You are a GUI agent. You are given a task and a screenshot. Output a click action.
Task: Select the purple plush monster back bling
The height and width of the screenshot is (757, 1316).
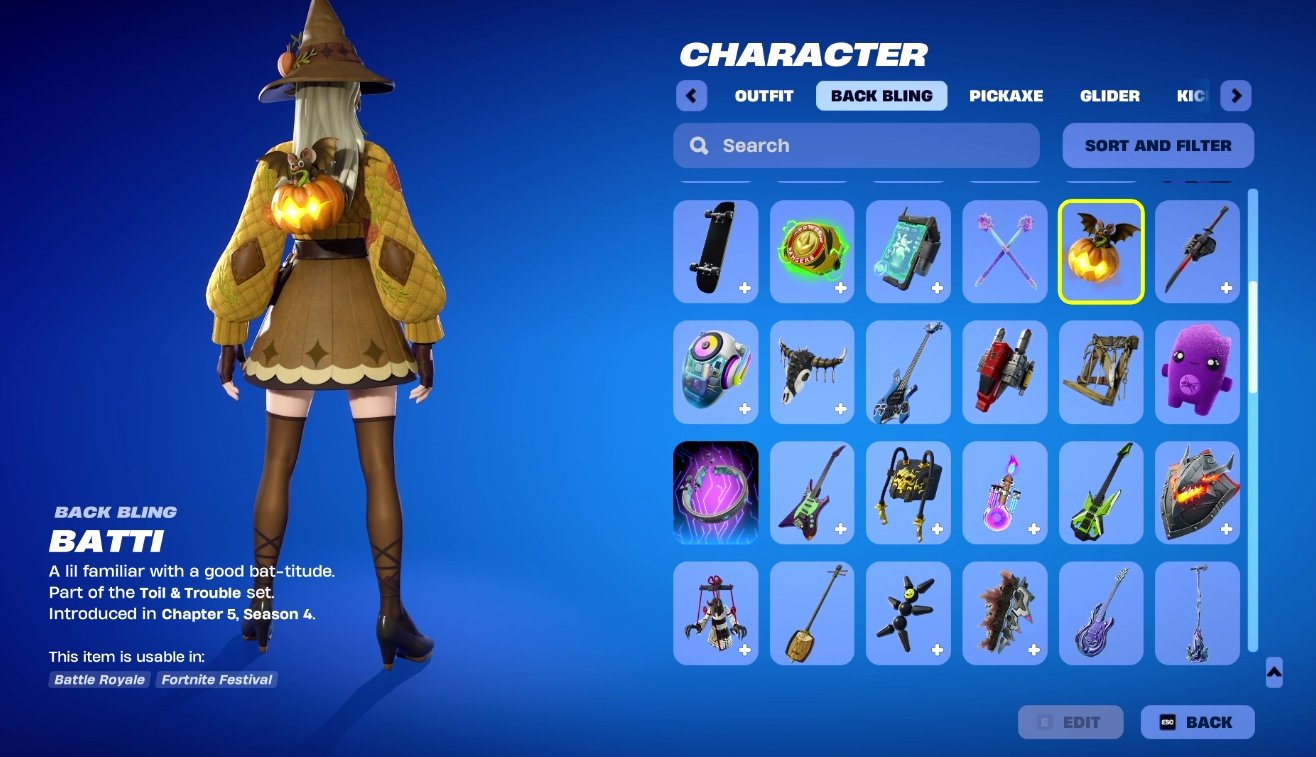1197,371
